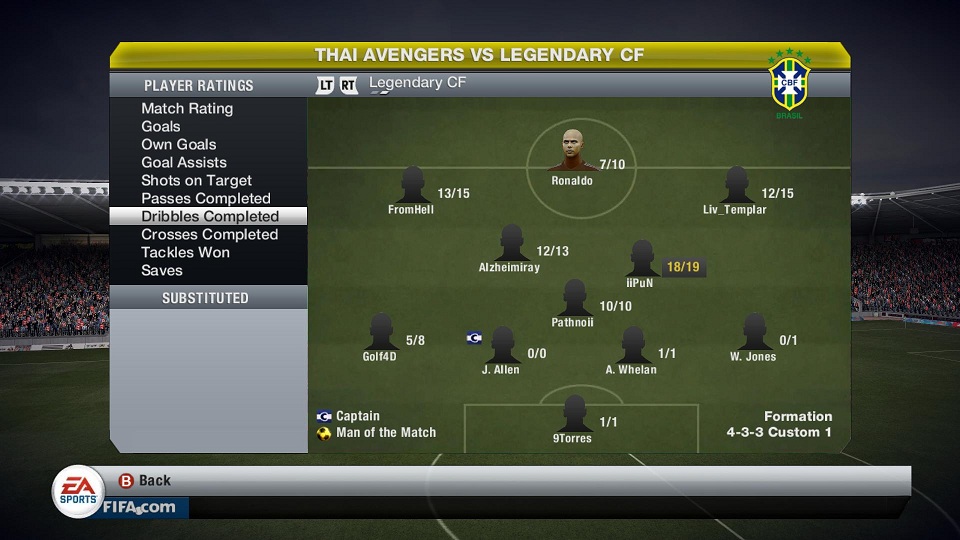Choose Goals in the player ratings list

click(x=161, y=126)
